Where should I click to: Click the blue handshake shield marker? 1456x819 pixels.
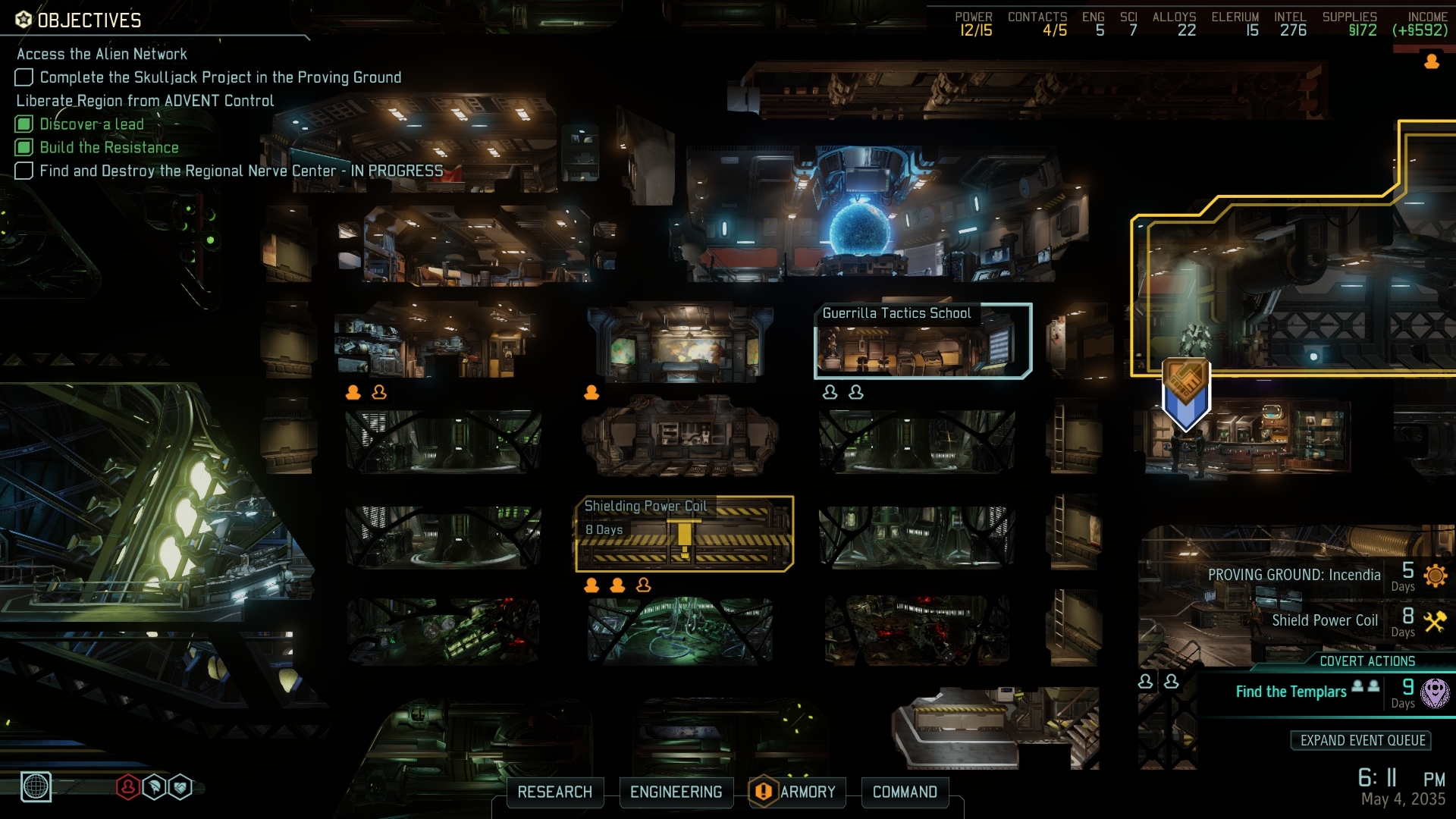point(1186,394)
